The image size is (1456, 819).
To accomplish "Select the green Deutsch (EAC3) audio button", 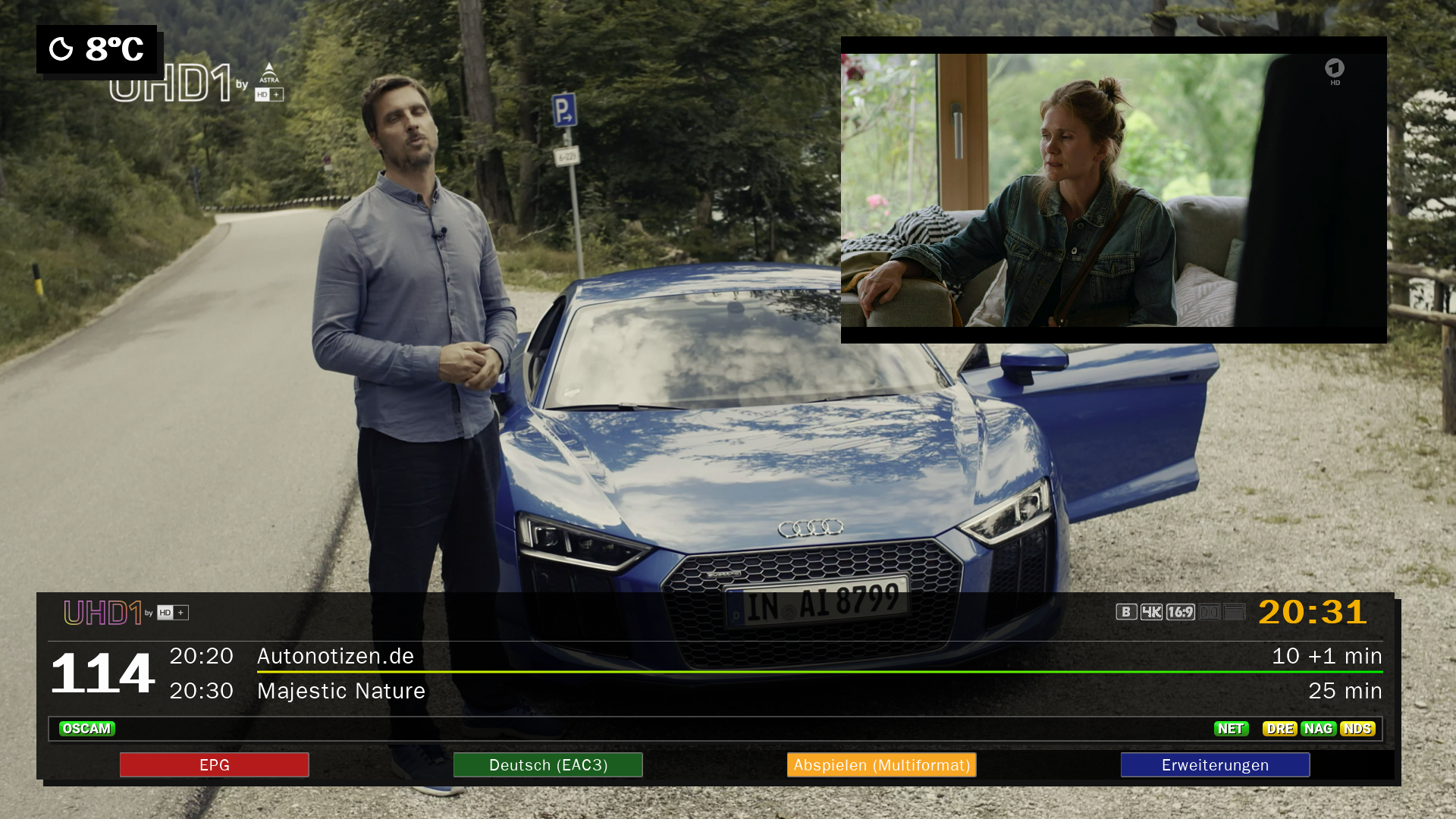I will tap(548, 764).
